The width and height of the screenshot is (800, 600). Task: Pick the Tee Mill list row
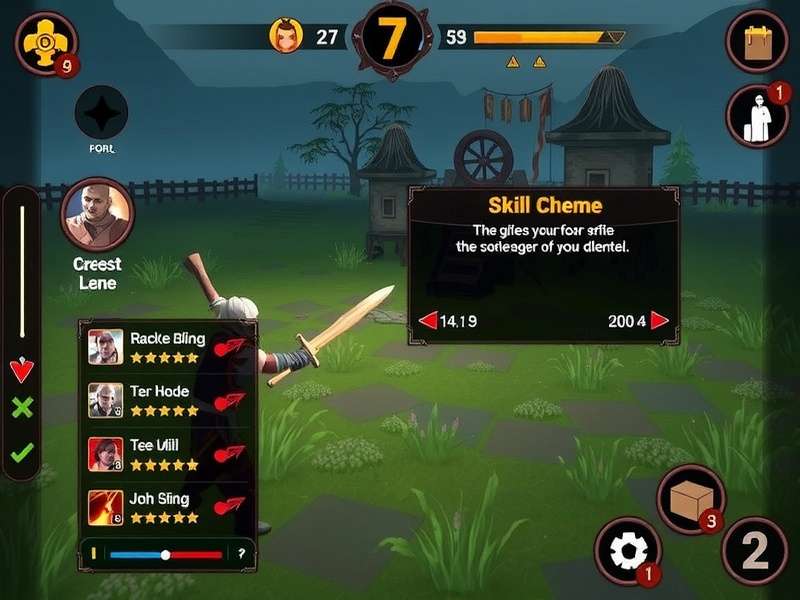point(167,454)
